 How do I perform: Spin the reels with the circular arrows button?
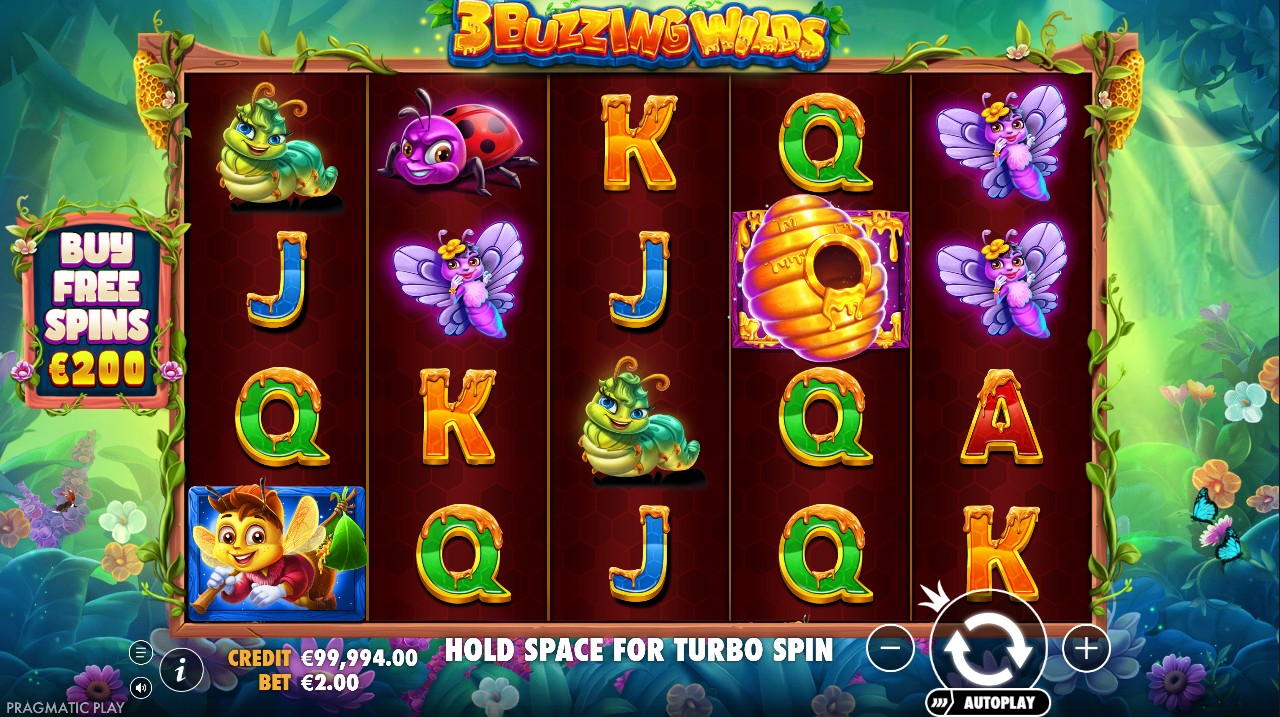click(988, 648)
